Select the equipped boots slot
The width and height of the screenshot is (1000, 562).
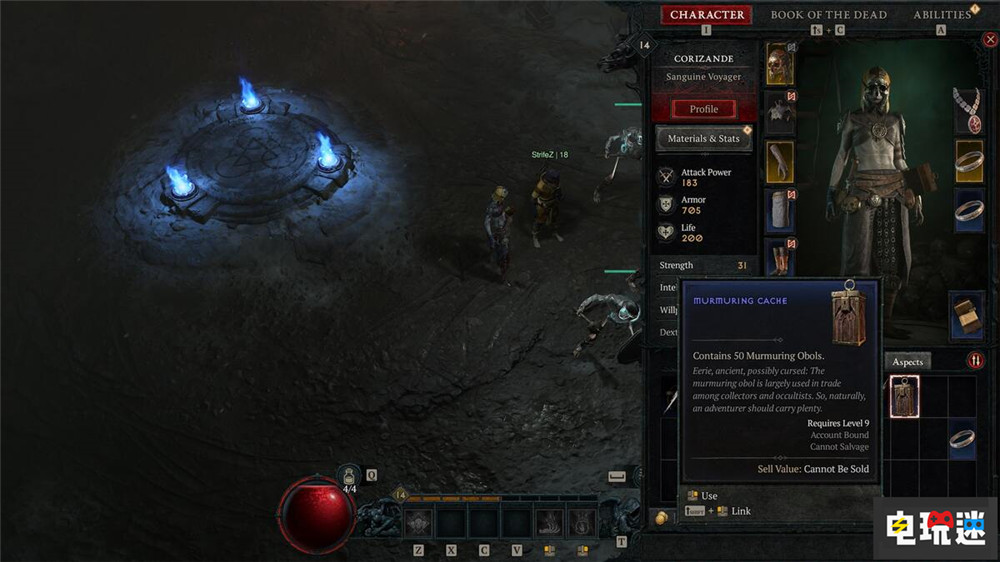click(x=780, y=257)
